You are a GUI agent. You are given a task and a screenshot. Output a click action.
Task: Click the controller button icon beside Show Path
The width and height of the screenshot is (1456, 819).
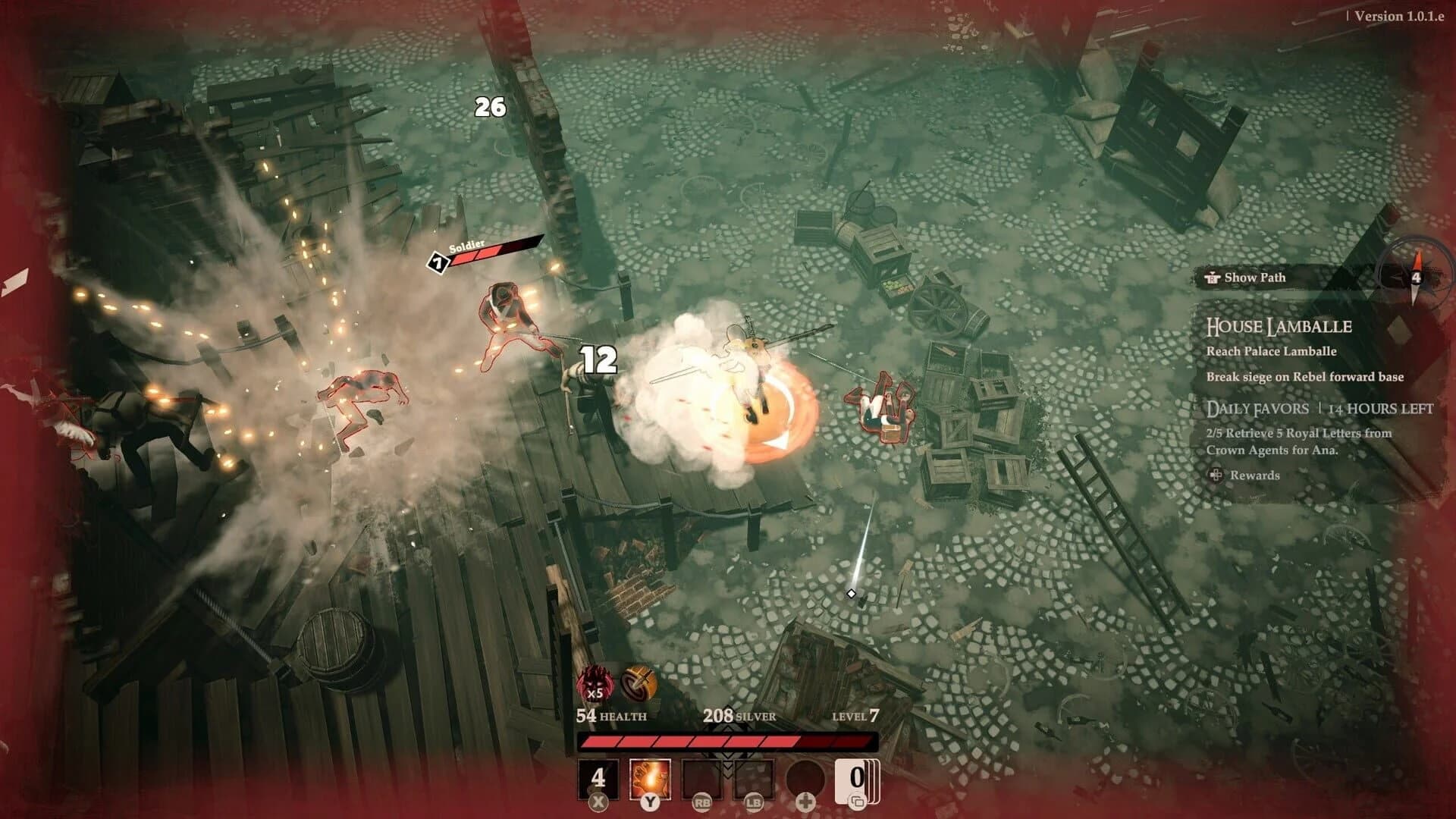pyautogui.click(x=1213, y=278)
